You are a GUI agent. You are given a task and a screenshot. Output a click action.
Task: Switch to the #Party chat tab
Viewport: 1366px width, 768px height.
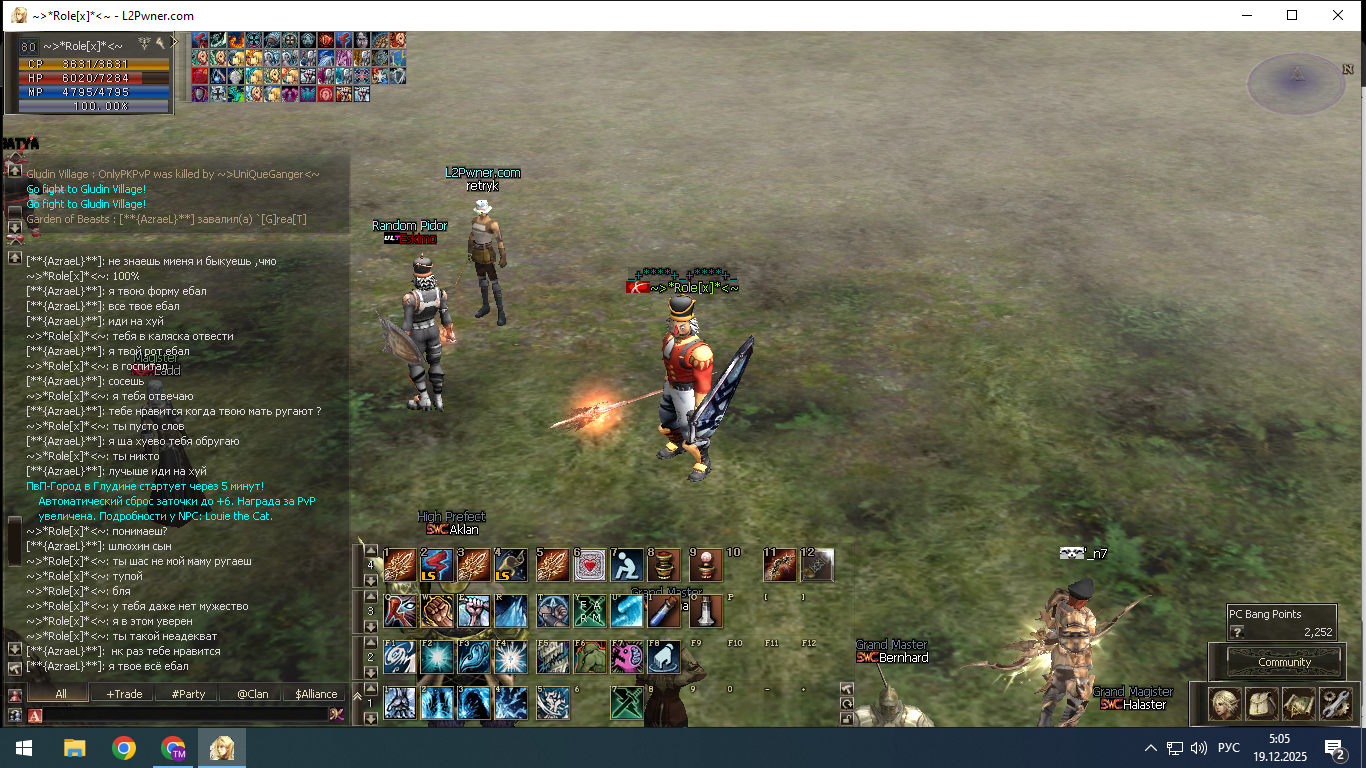point(188,693)
